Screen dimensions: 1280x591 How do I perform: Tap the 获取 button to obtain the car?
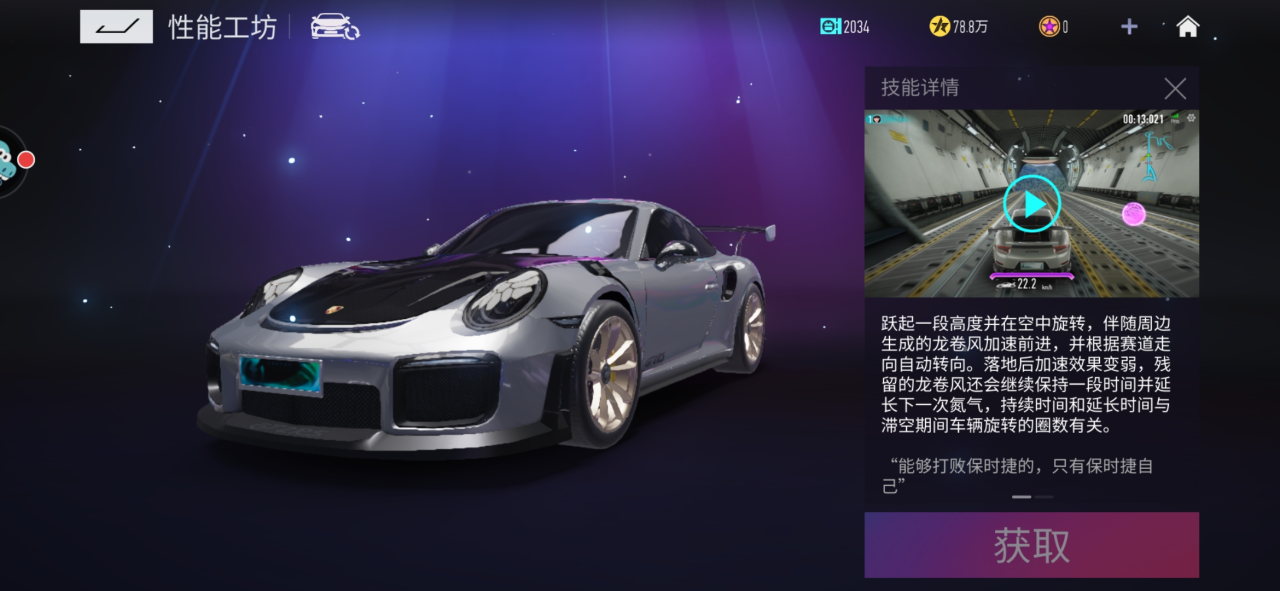pyautogui.click(x=1031, y=545)
